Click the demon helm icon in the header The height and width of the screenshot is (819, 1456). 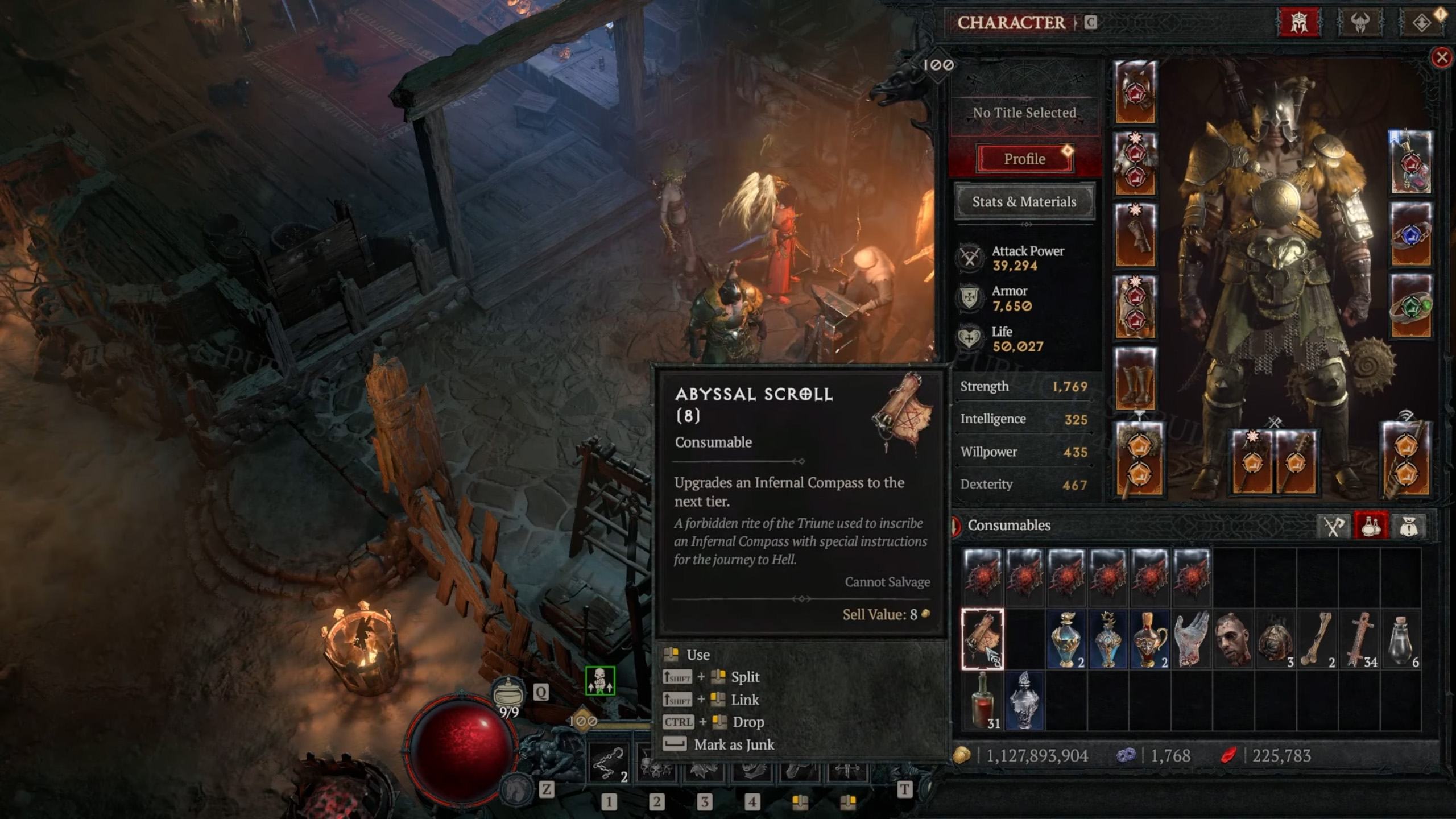tap(1360, 23)
